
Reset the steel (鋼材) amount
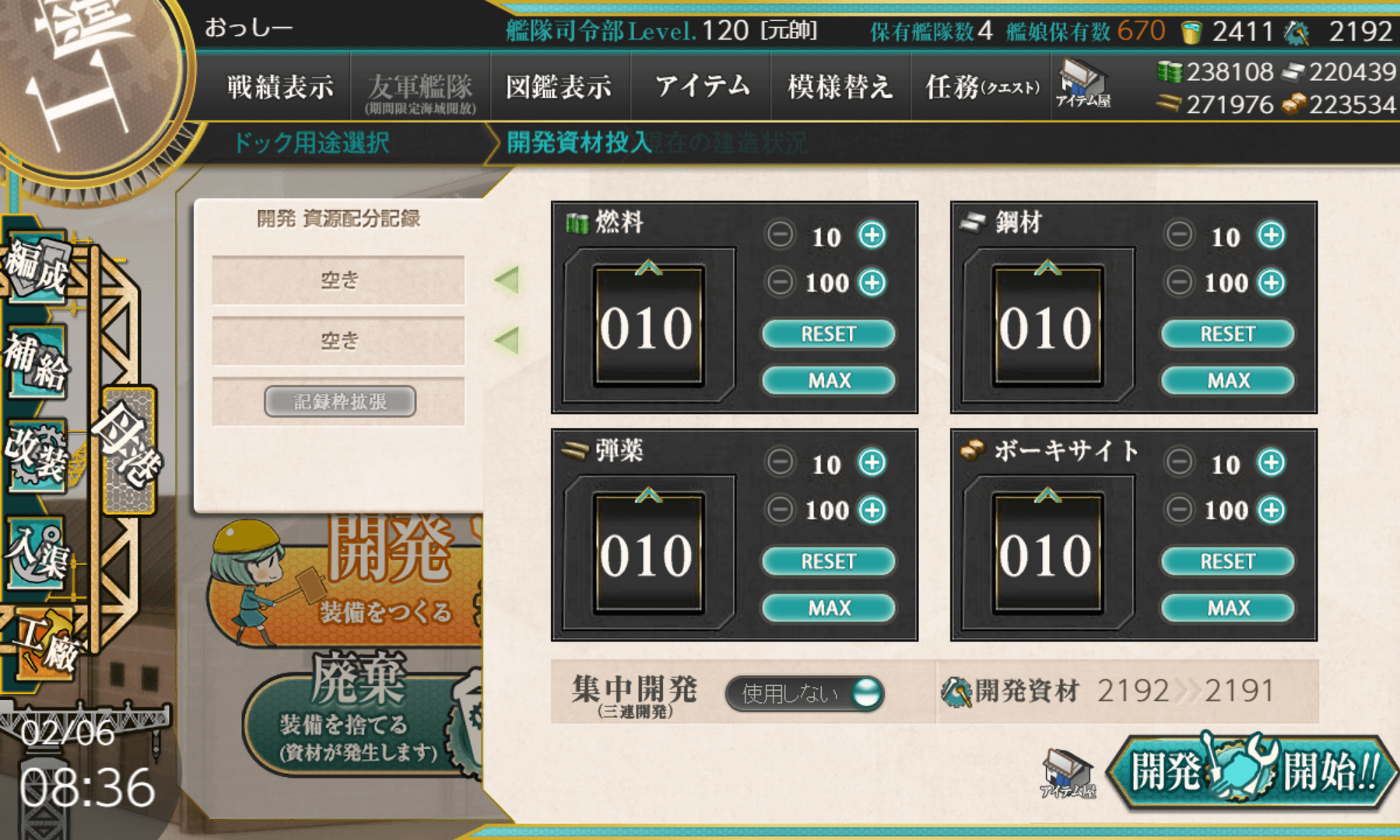point(1227,334)
